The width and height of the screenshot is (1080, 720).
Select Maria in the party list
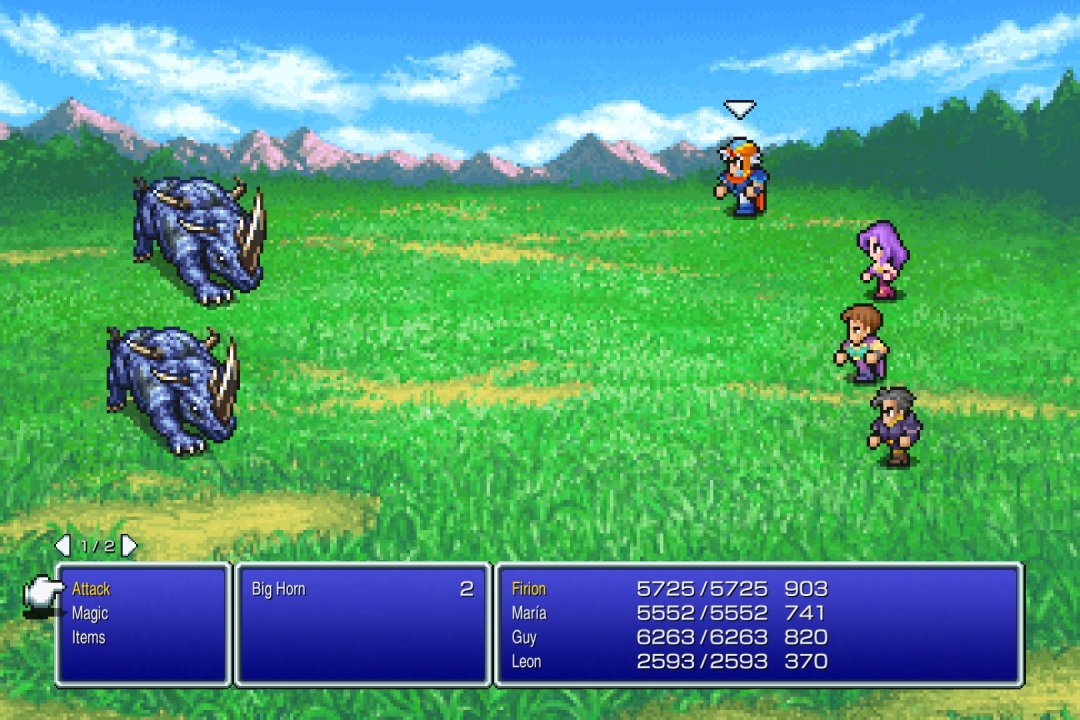[529, 613]
